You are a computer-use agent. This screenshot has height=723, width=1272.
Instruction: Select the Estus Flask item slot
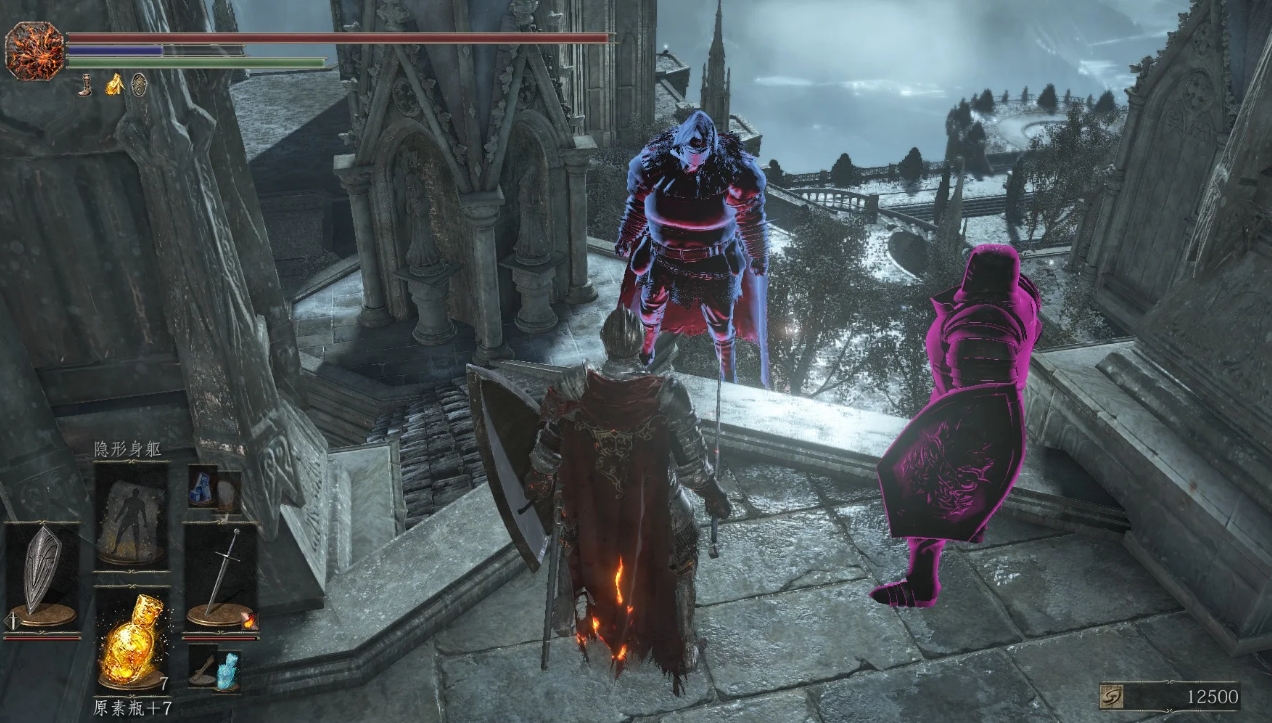131,638
